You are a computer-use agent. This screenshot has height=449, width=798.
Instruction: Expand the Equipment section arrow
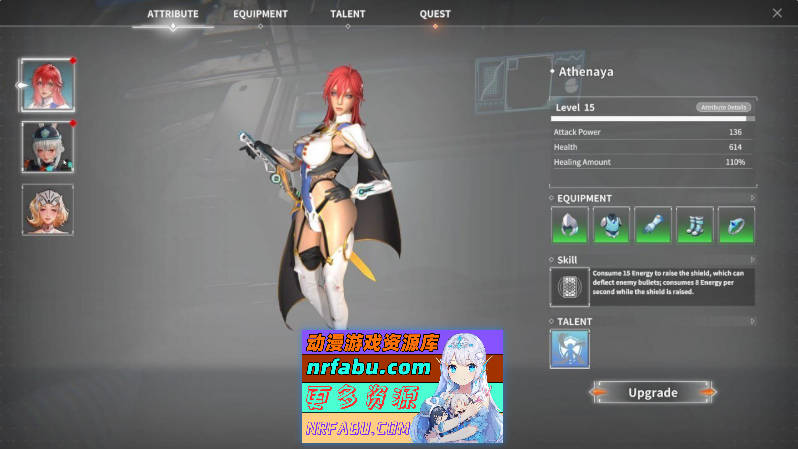pyautogui.click(x=752, y=198)
